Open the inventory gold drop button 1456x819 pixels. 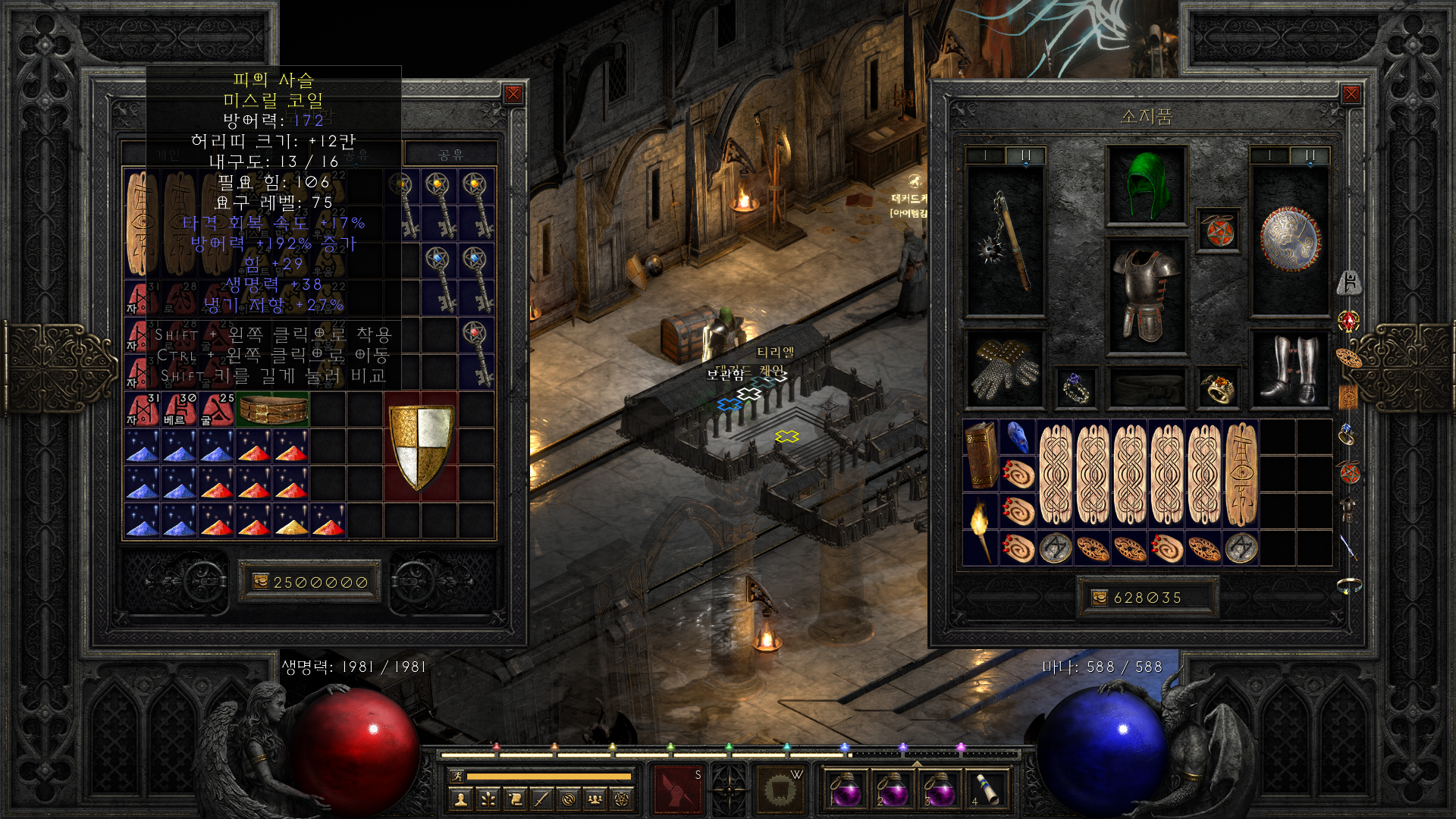[1100, 598]
